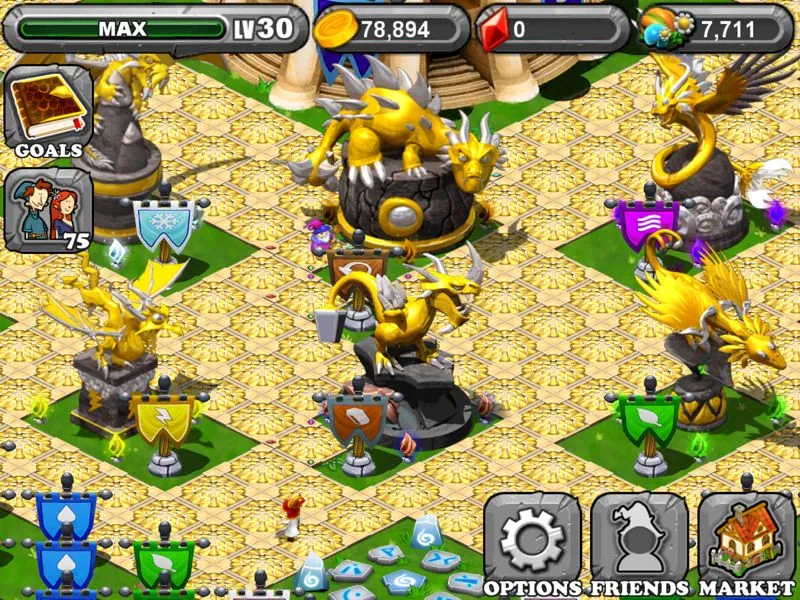Screen dimensions: 800x600
Task: Tap the red gem currency counter
Action: click(x=550, y=29)
